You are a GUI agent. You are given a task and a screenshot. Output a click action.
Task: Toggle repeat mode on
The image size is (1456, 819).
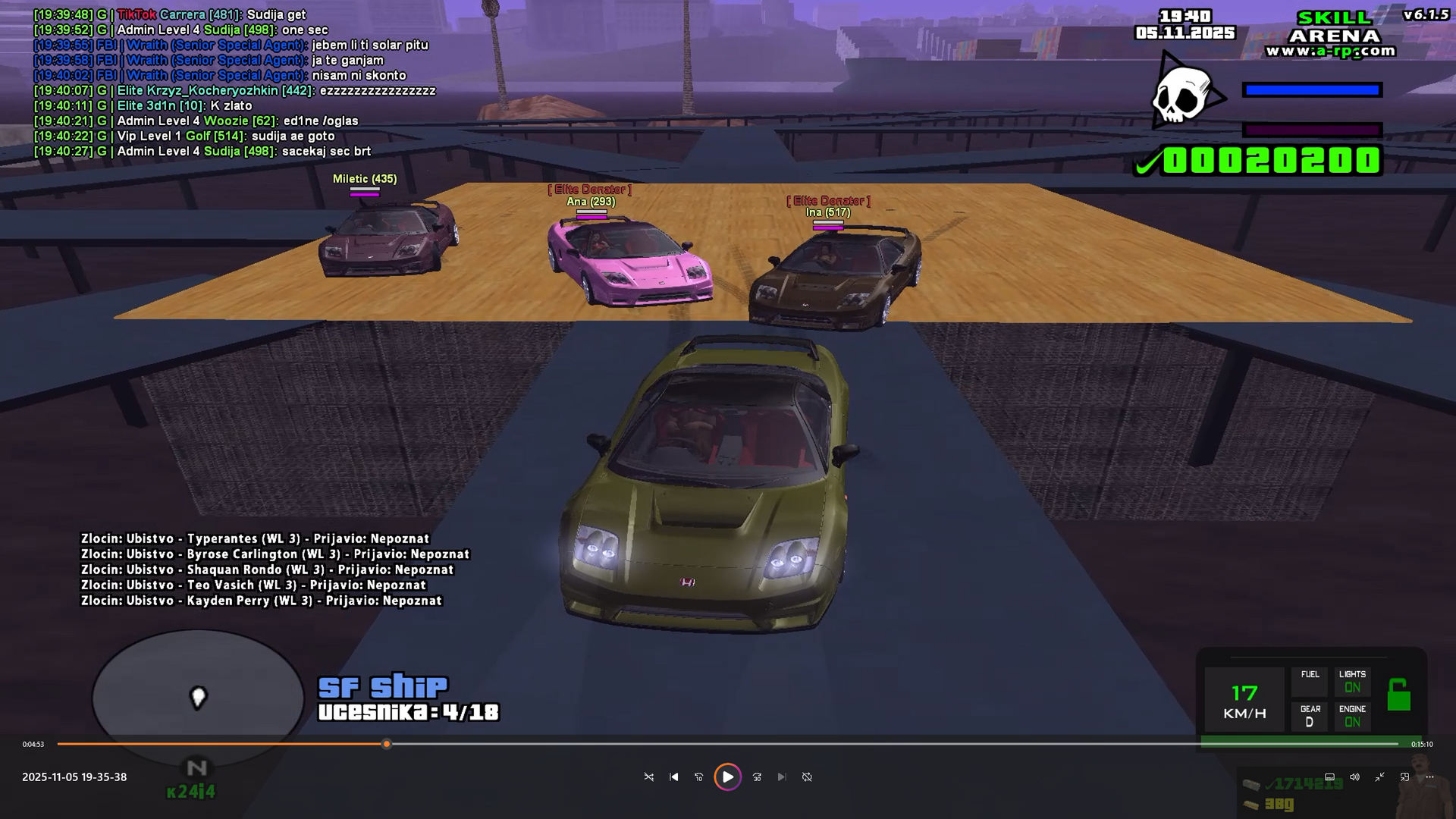pyautogui.click(x=808, y=777)
